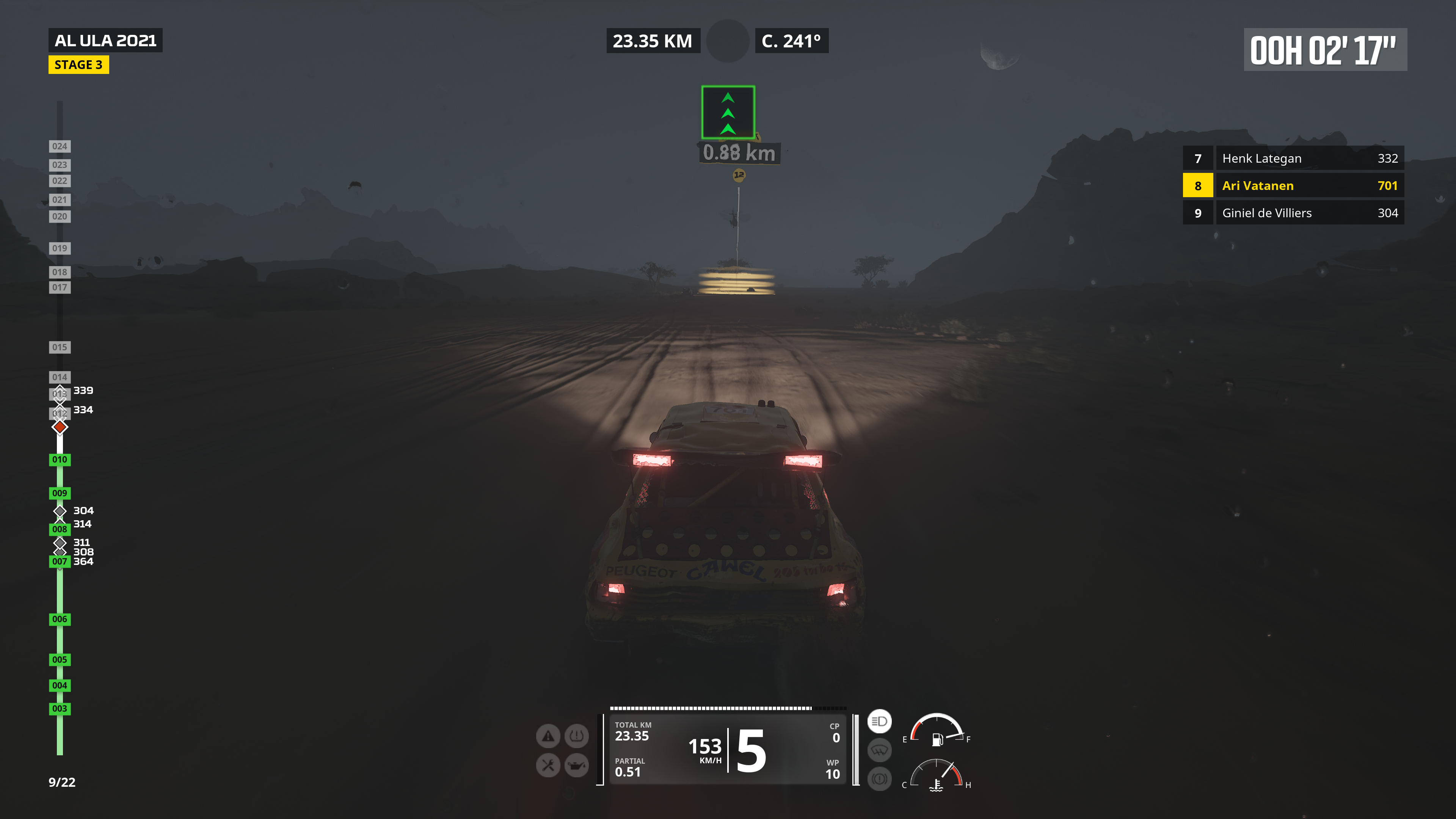Click the brake warning indicator icon
The image size is (1456, 819).
[879, 779]
